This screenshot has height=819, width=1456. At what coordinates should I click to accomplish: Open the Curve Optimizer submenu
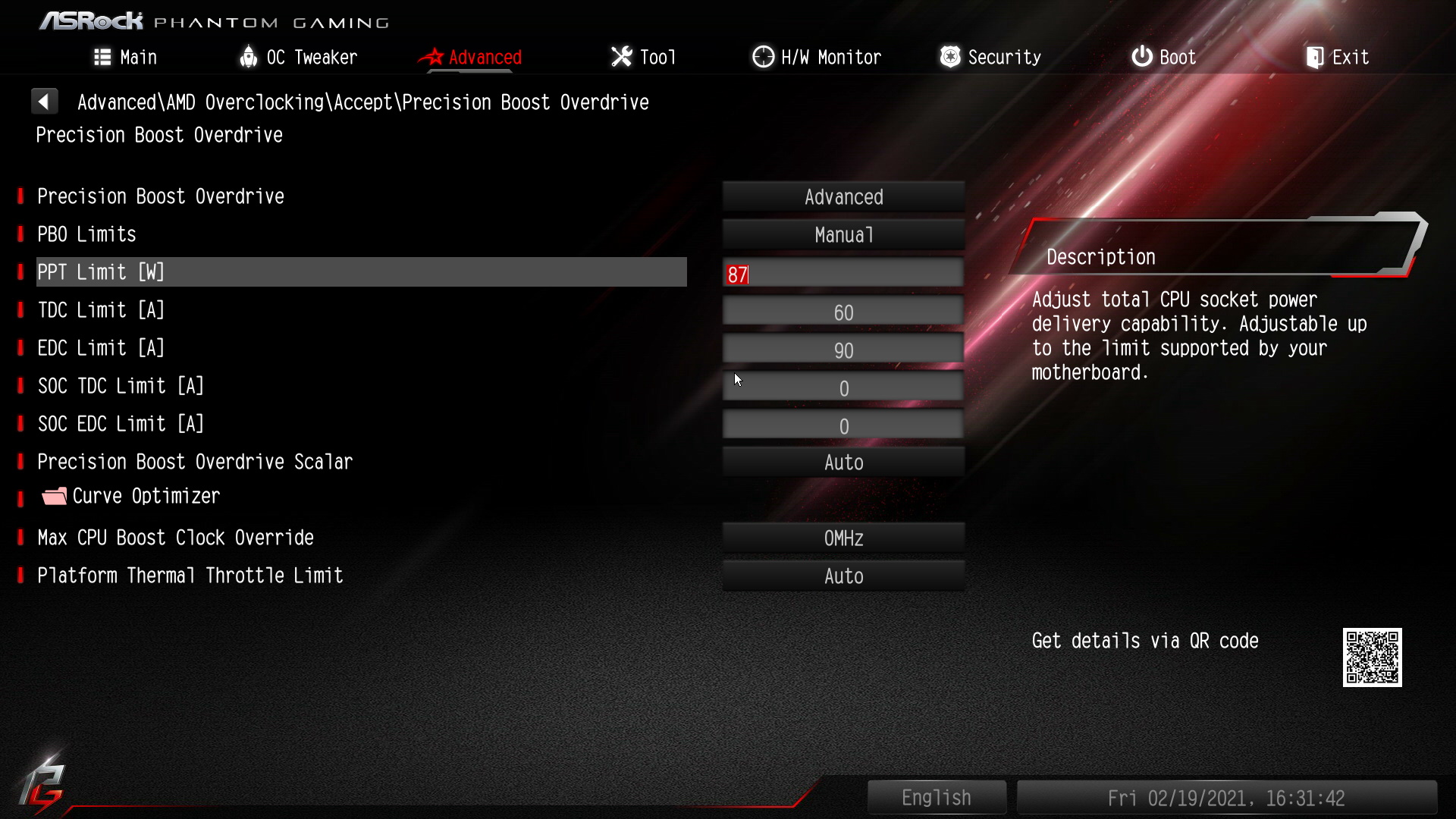tap(146, 496)
